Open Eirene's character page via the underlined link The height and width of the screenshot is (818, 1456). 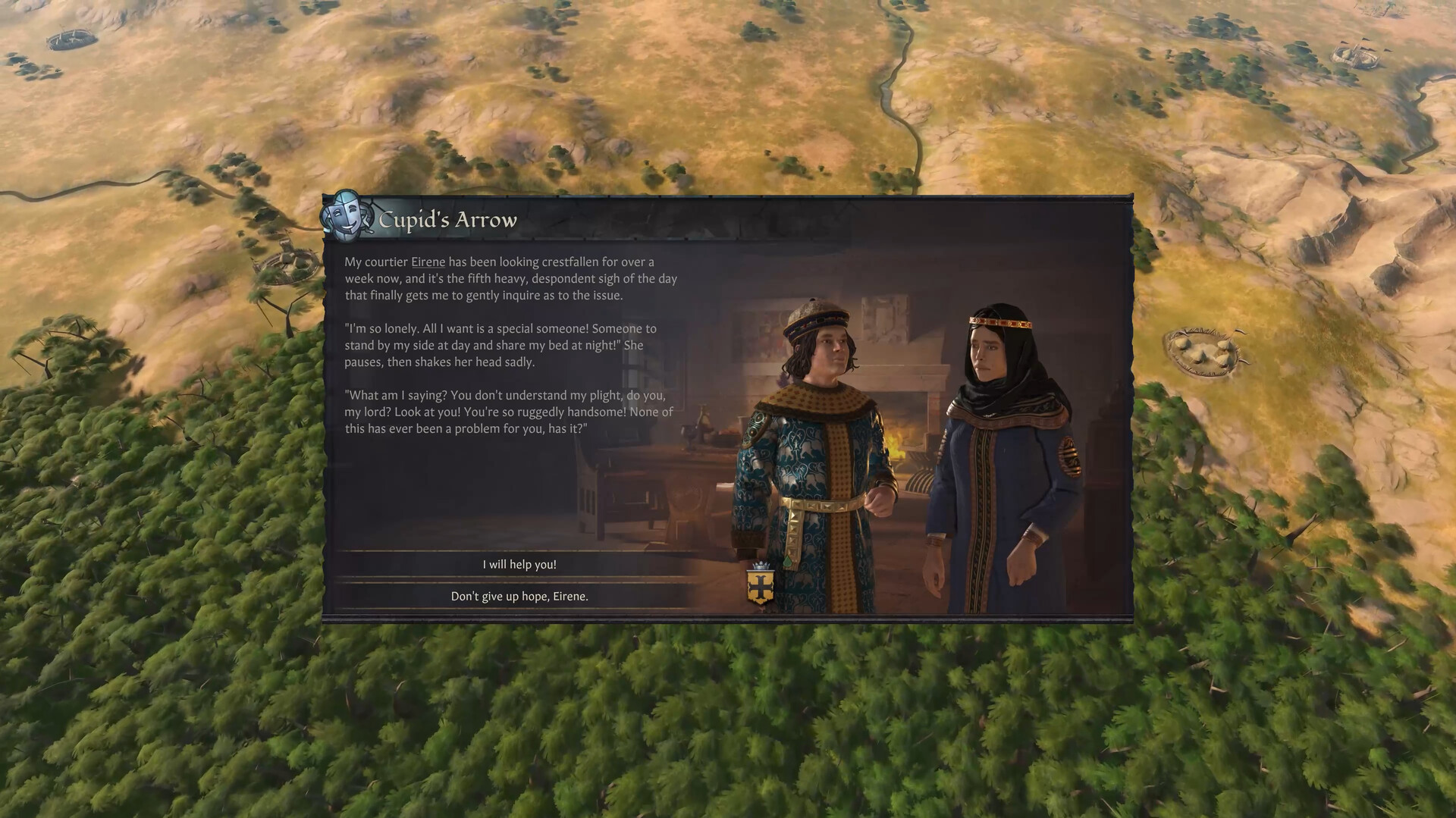427,262
